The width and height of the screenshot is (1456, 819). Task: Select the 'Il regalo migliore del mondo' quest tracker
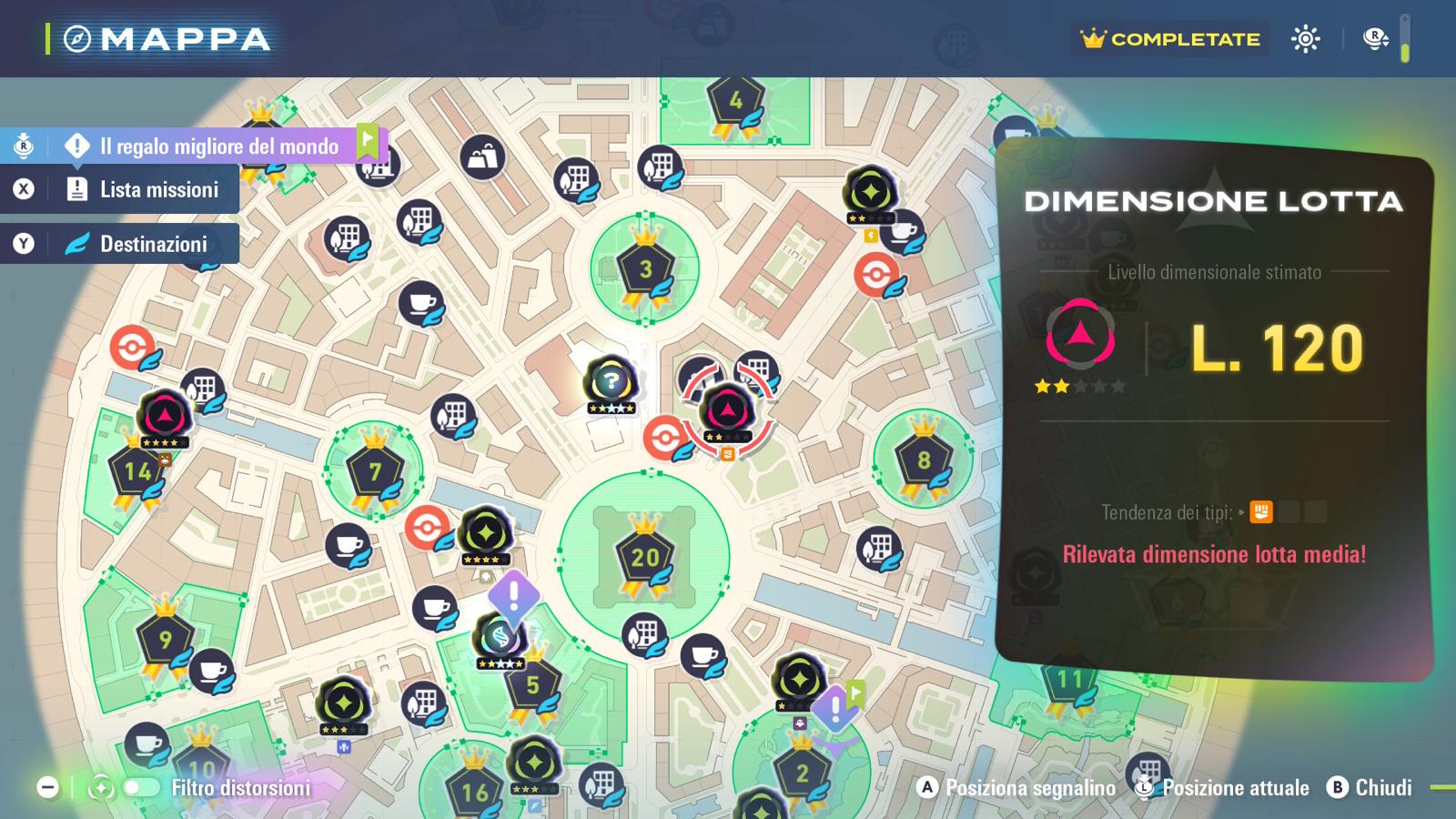[218, 147]
